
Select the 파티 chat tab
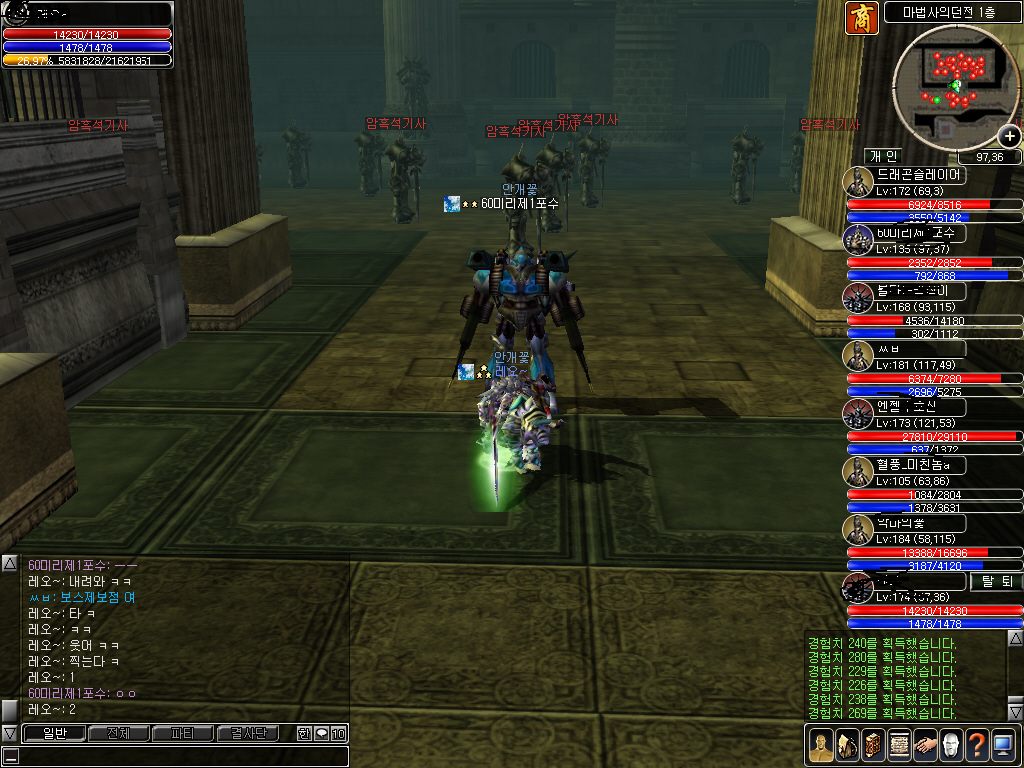coord(183,734)
